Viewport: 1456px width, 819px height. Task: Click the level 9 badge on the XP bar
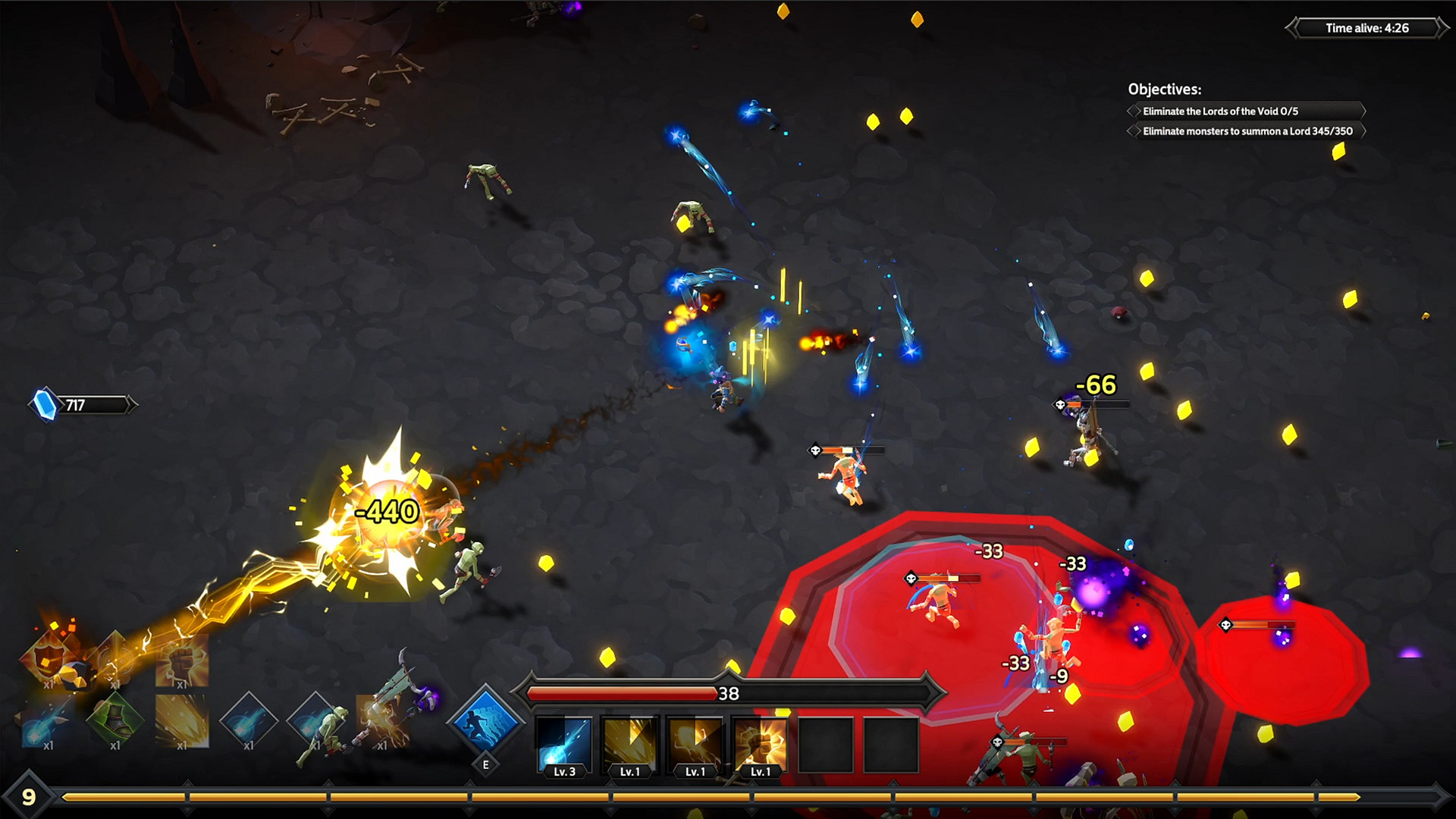click(29, 796)
